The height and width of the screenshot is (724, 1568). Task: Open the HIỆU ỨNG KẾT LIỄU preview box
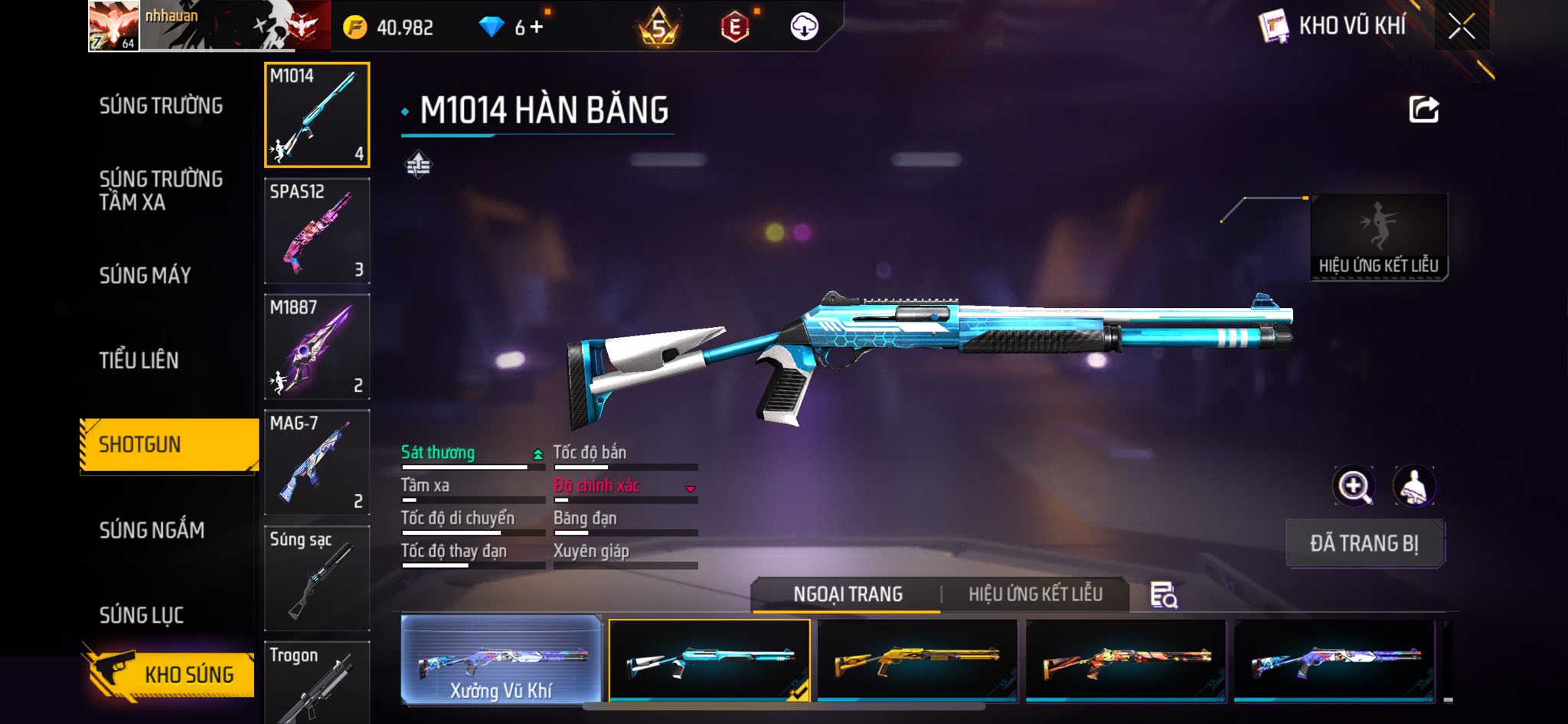(1378, 238)
